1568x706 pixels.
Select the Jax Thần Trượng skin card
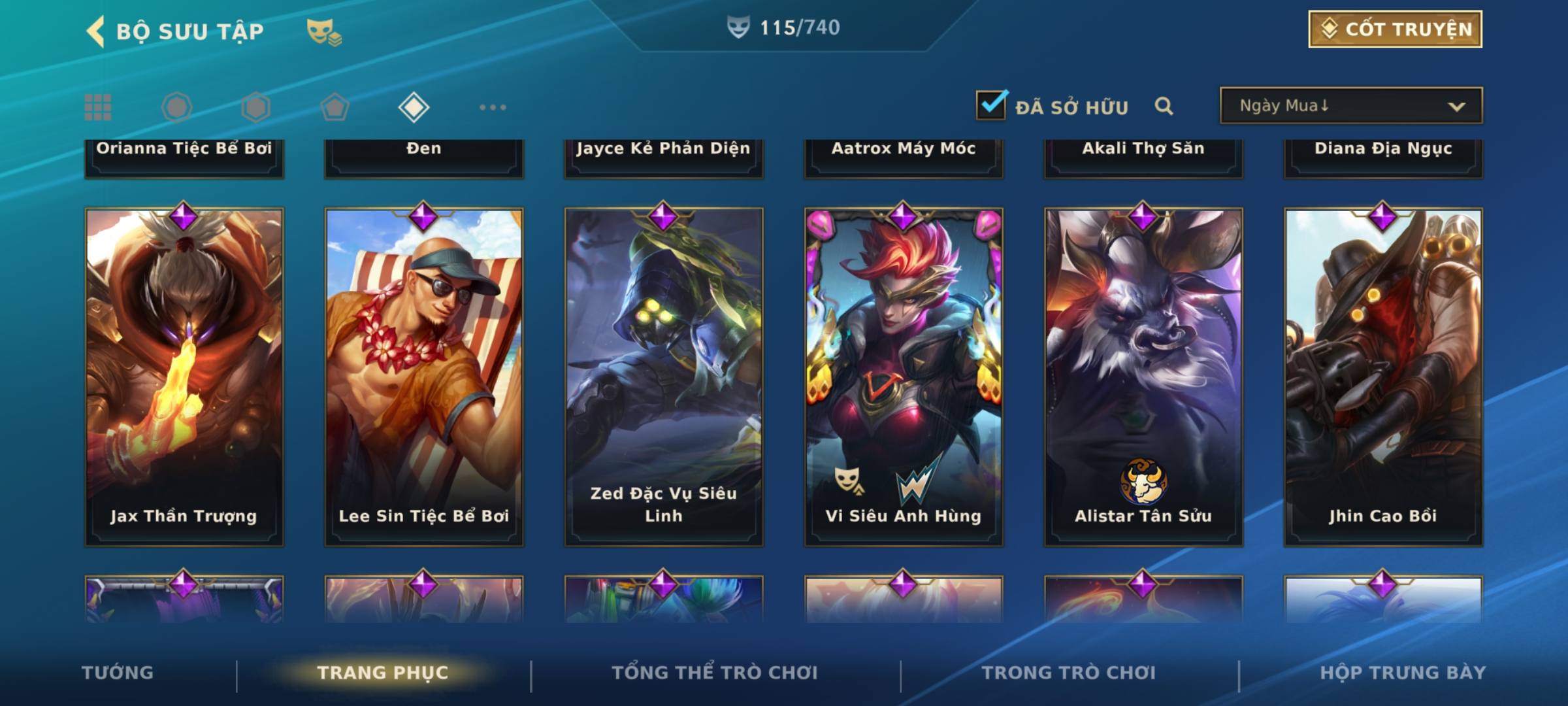(x=184, y=377)
